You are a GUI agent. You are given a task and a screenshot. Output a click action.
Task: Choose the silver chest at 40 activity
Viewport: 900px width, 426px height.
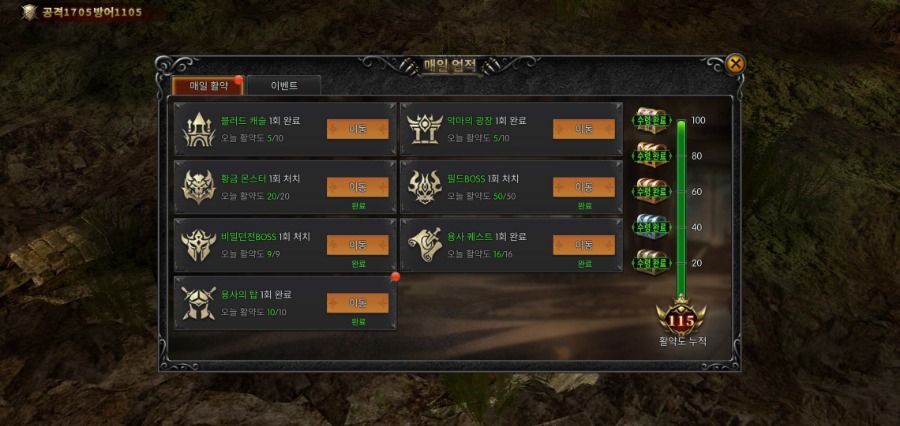tap(651, 225)
